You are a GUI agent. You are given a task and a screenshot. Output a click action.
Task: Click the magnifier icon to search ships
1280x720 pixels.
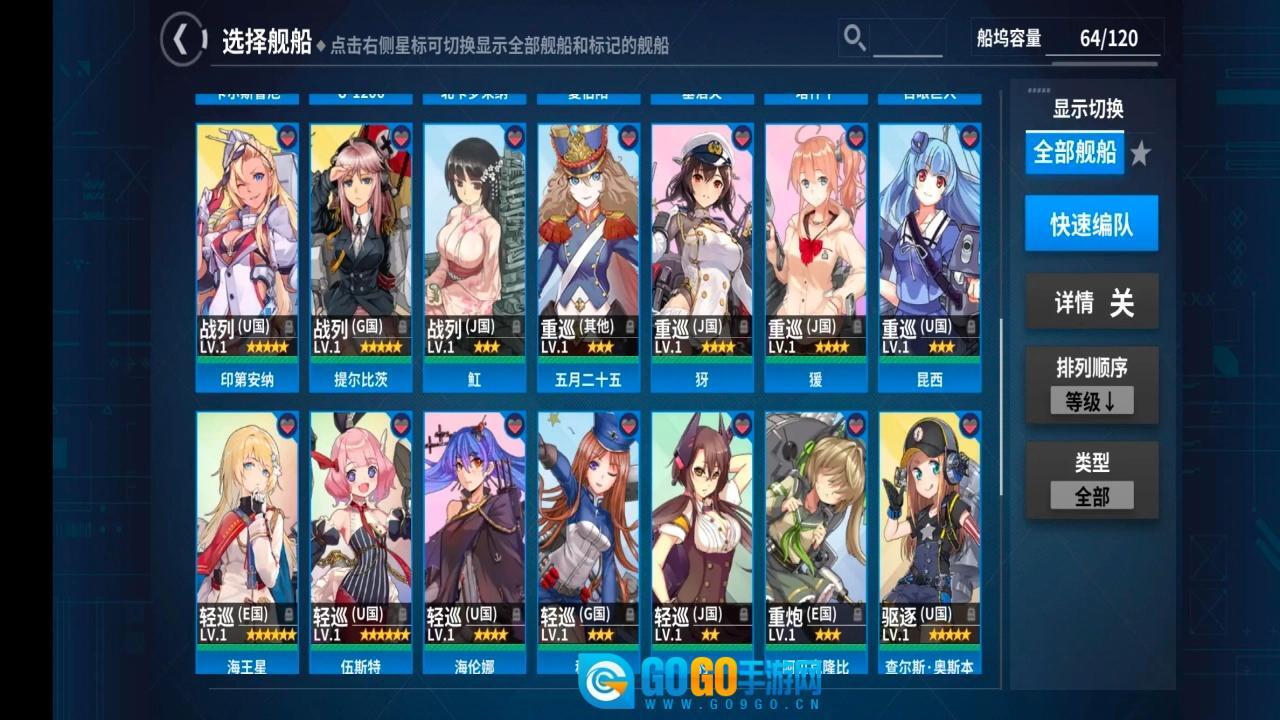(x=853, y=37)
